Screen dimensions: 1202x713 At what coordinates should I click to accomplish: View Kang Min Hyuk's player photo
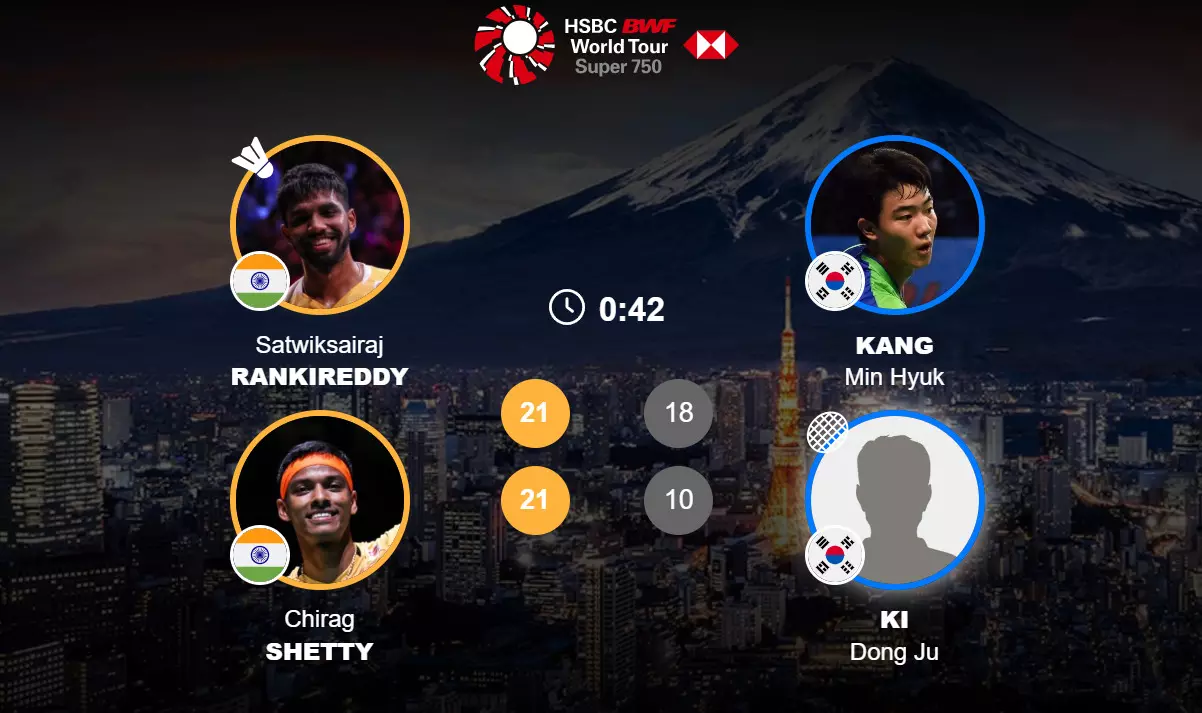895,224
